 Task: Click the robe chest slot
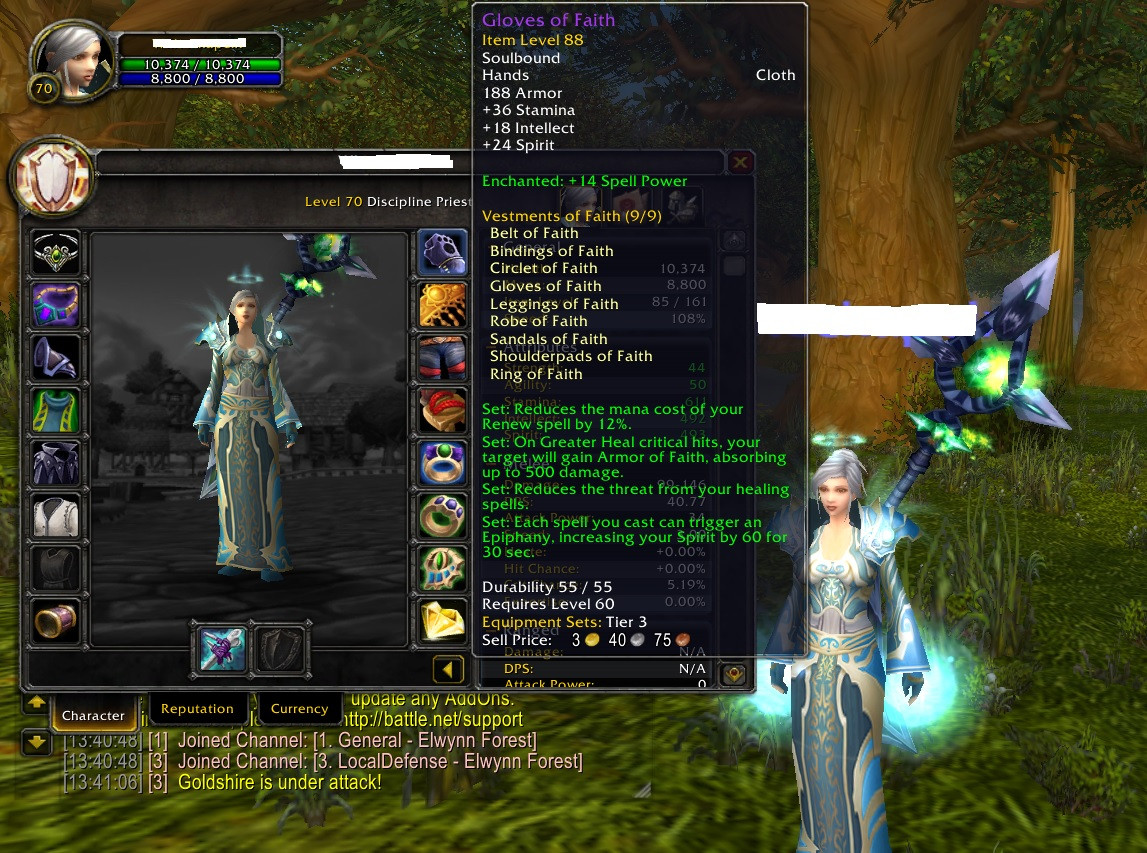(x=56, y=463)
